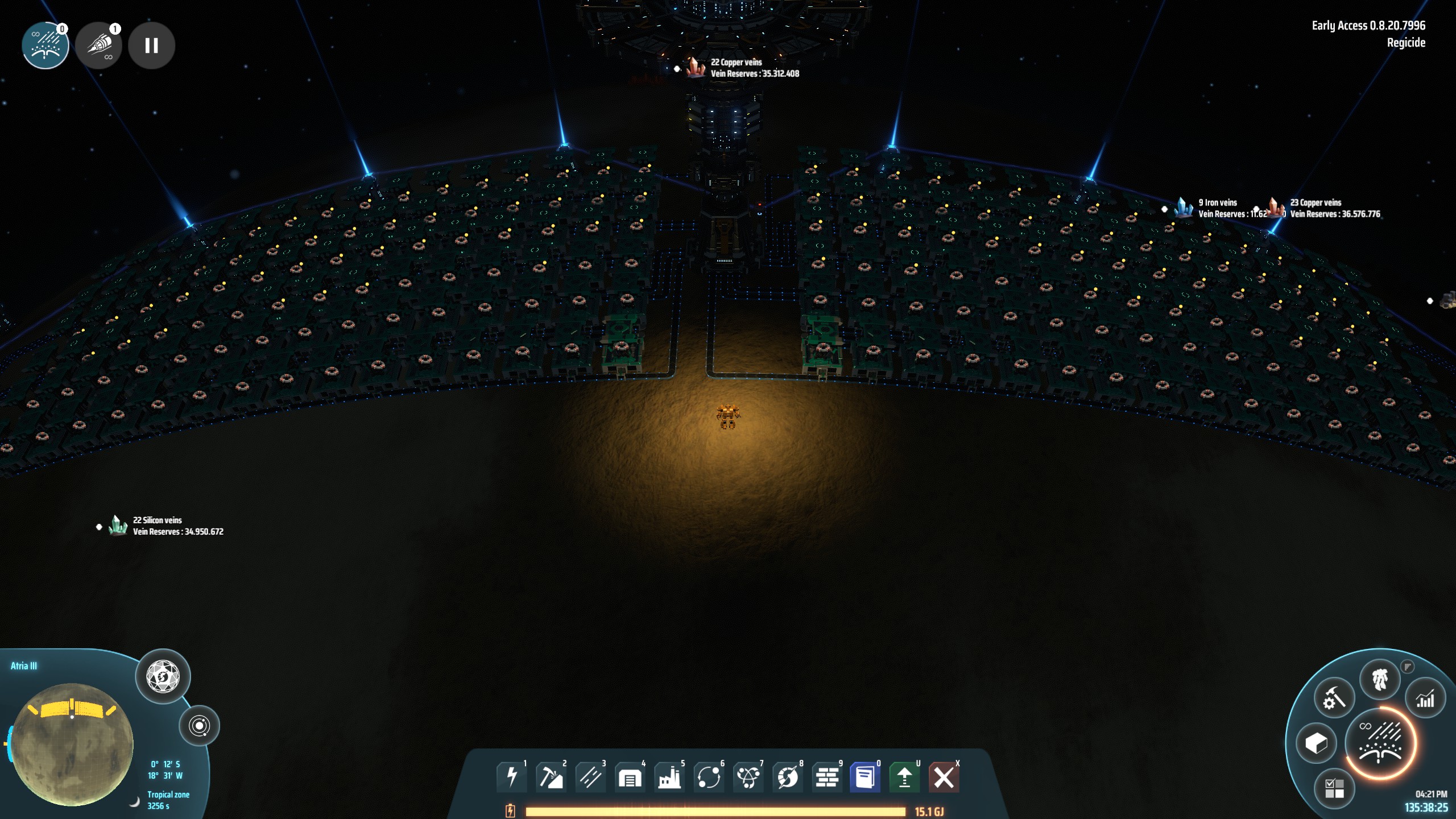Open the power build category (lightning bolt)
1456x819 pixels.
tap(511, 777)
